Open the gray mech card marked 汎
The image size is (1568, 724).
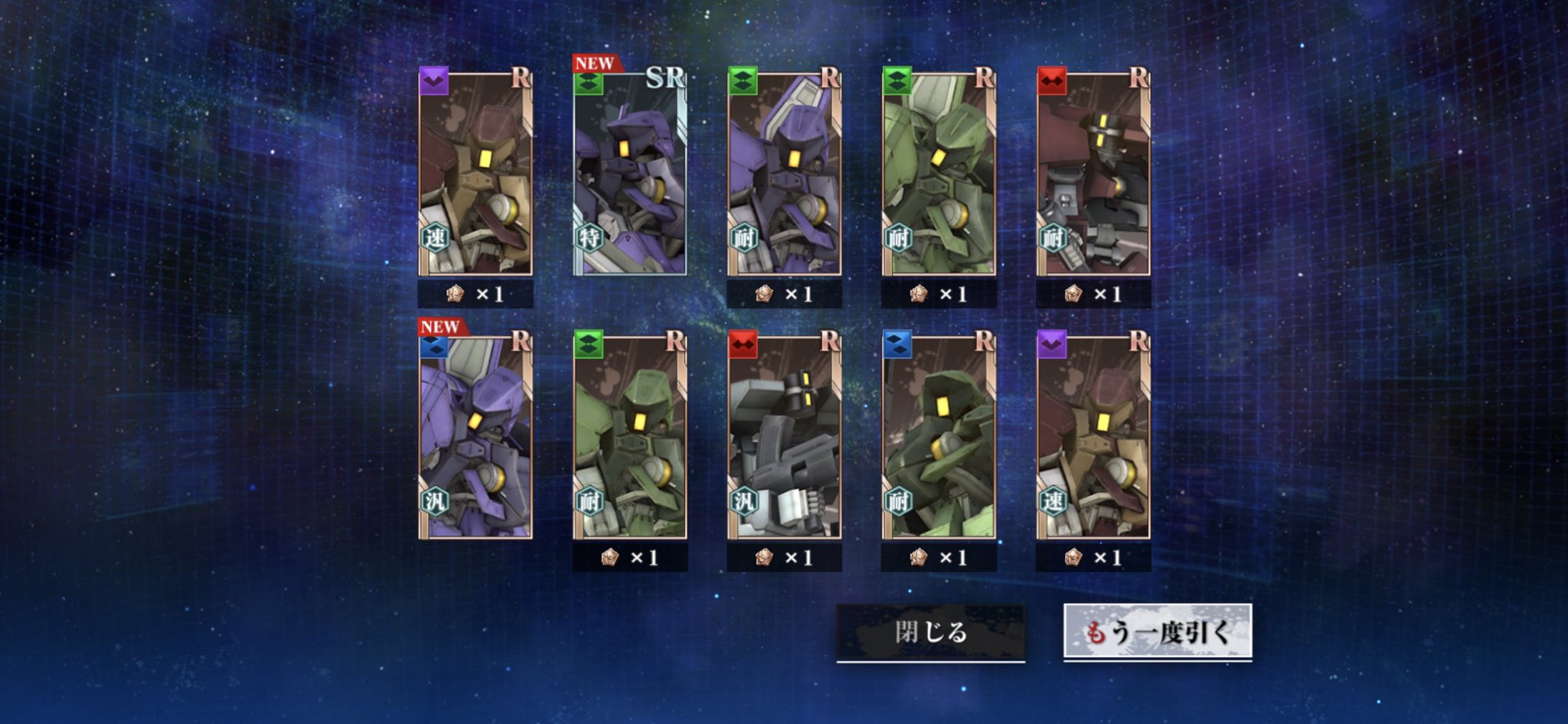784,436
